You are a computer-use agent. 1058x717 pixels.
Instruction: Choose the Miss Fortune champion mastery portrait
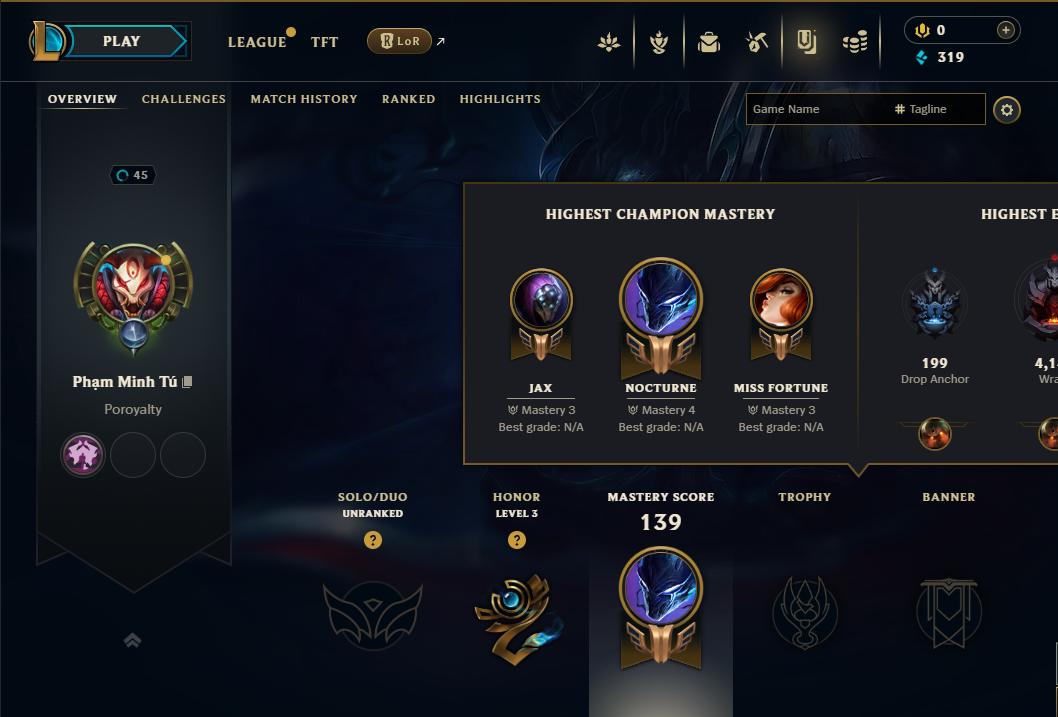pyautogui.click(x=781, y=302)
